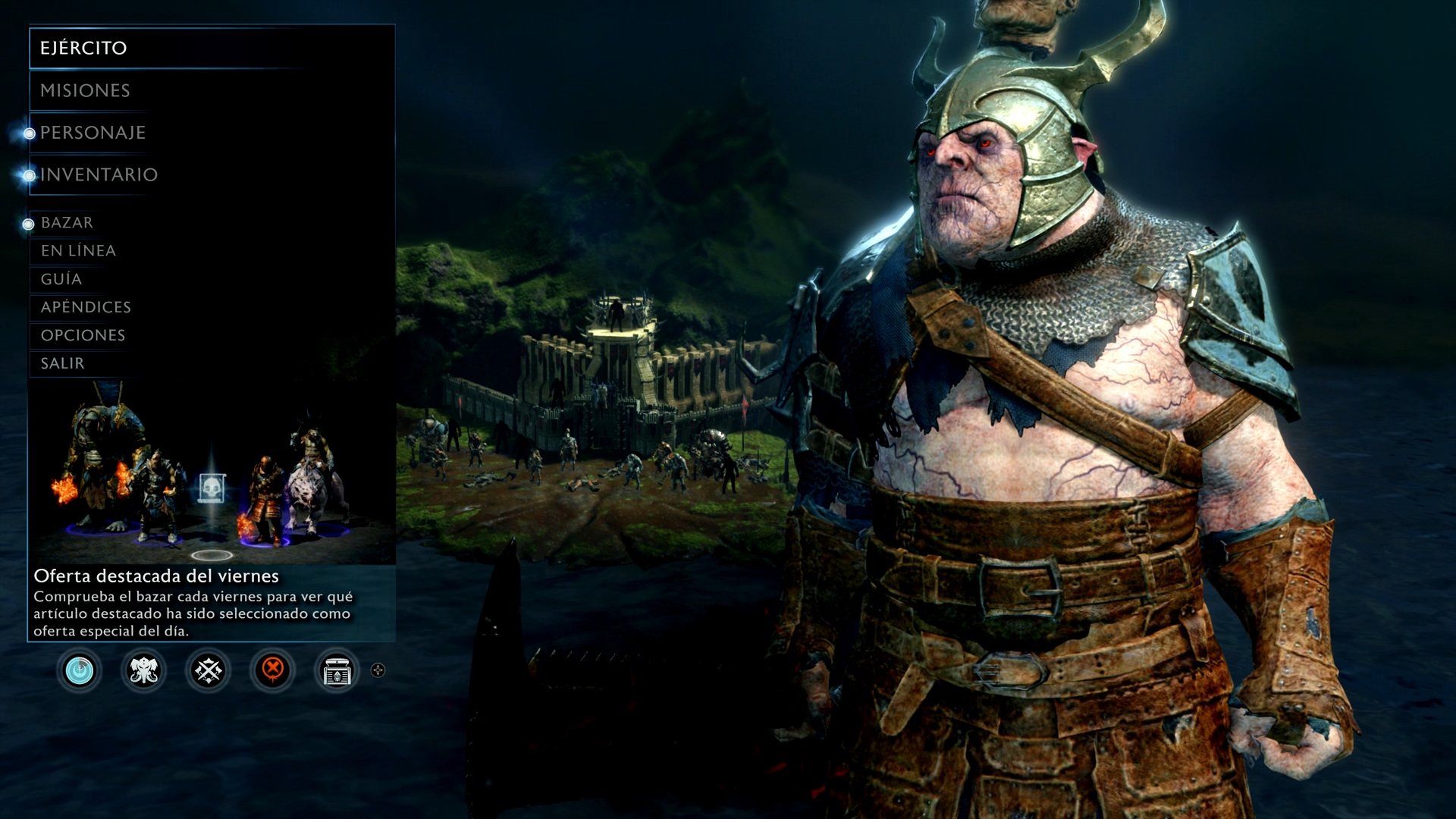Open Opciones settings
1456x819 pixels.
tap(83, 335)
